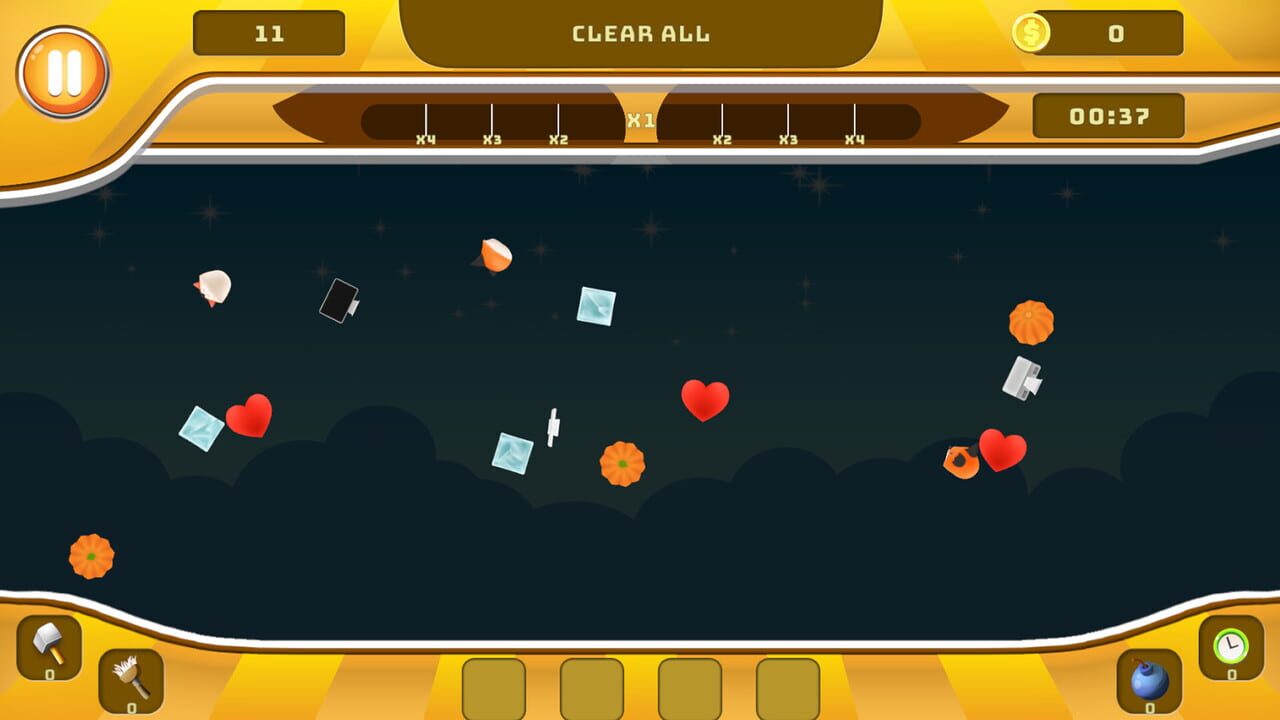This screenshot has width=1280, height=720.
Task: Click the pumpkin in the bottom-left corner
Action: coord(90,556)
